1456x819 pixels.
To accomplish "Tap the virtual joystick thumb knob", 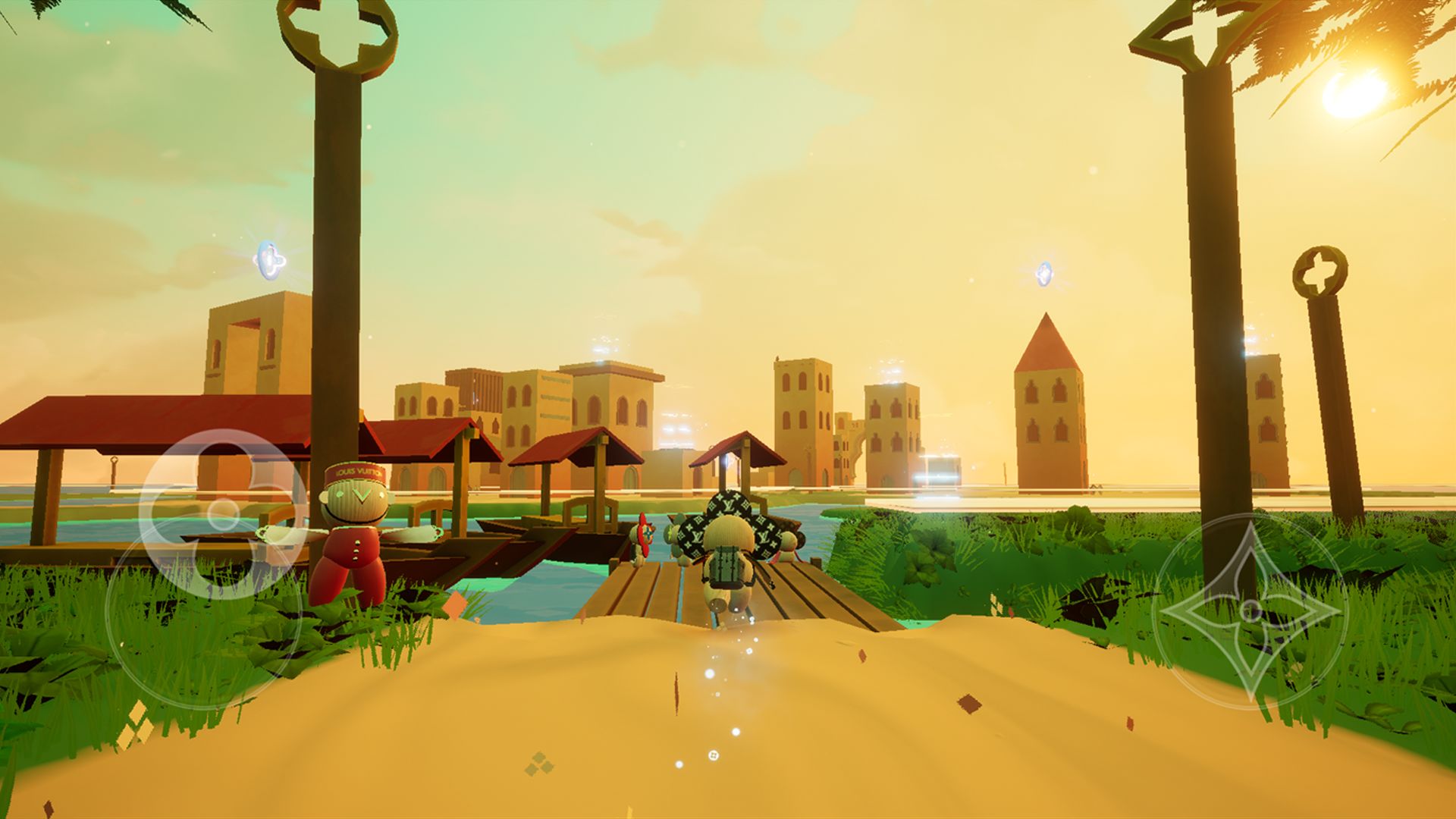I will (223, 514).
